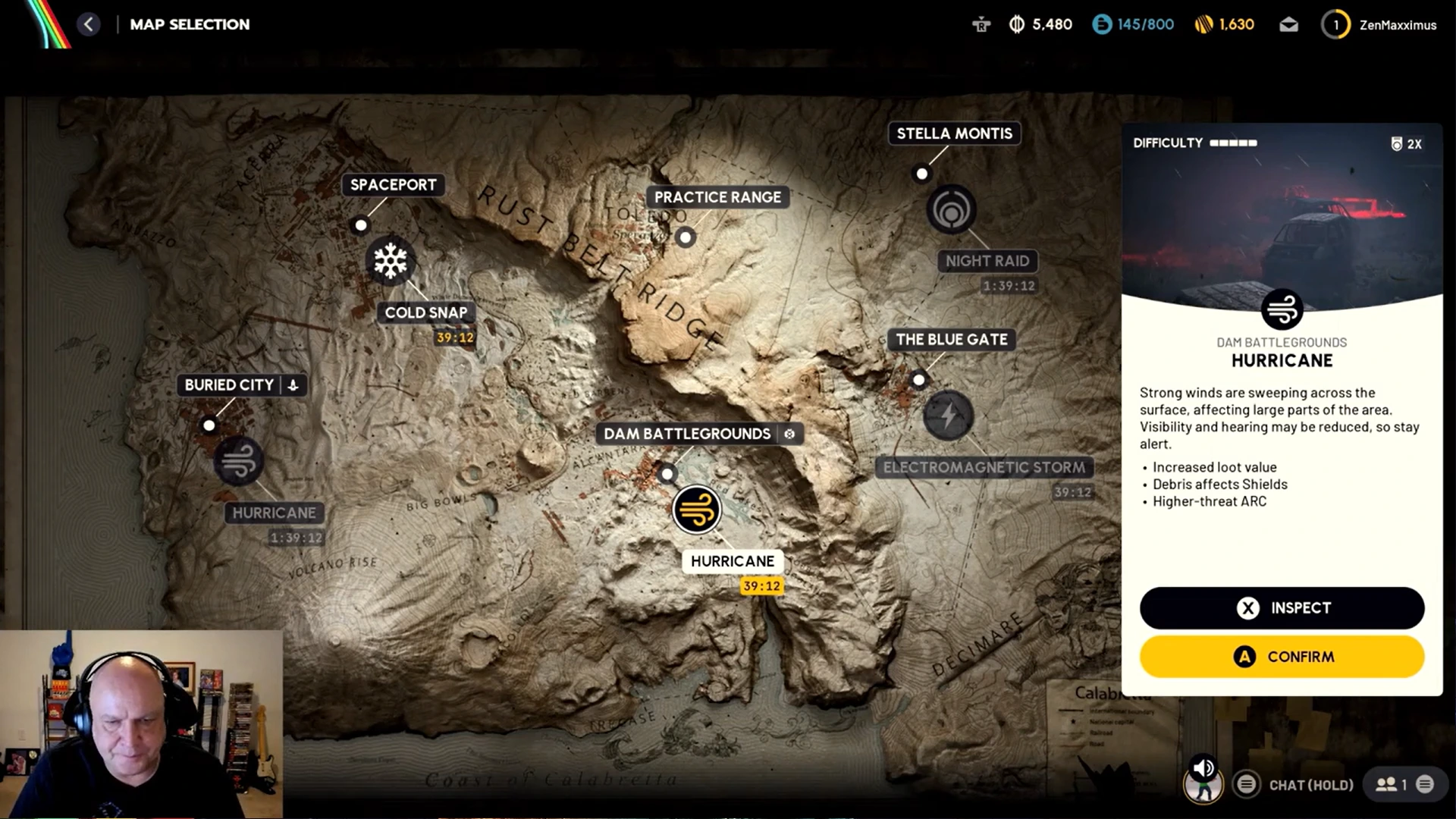Pick Buried City's Hurricane wind icon

point(239,461)
